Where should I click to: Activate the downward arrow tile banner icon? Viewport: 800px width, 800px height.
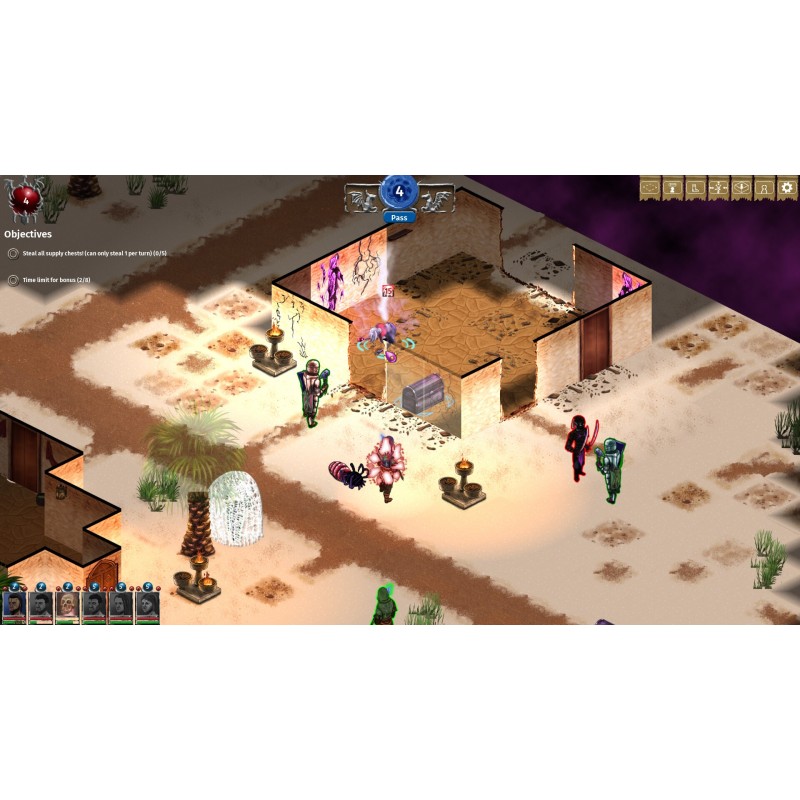click(x=741, y=187)
